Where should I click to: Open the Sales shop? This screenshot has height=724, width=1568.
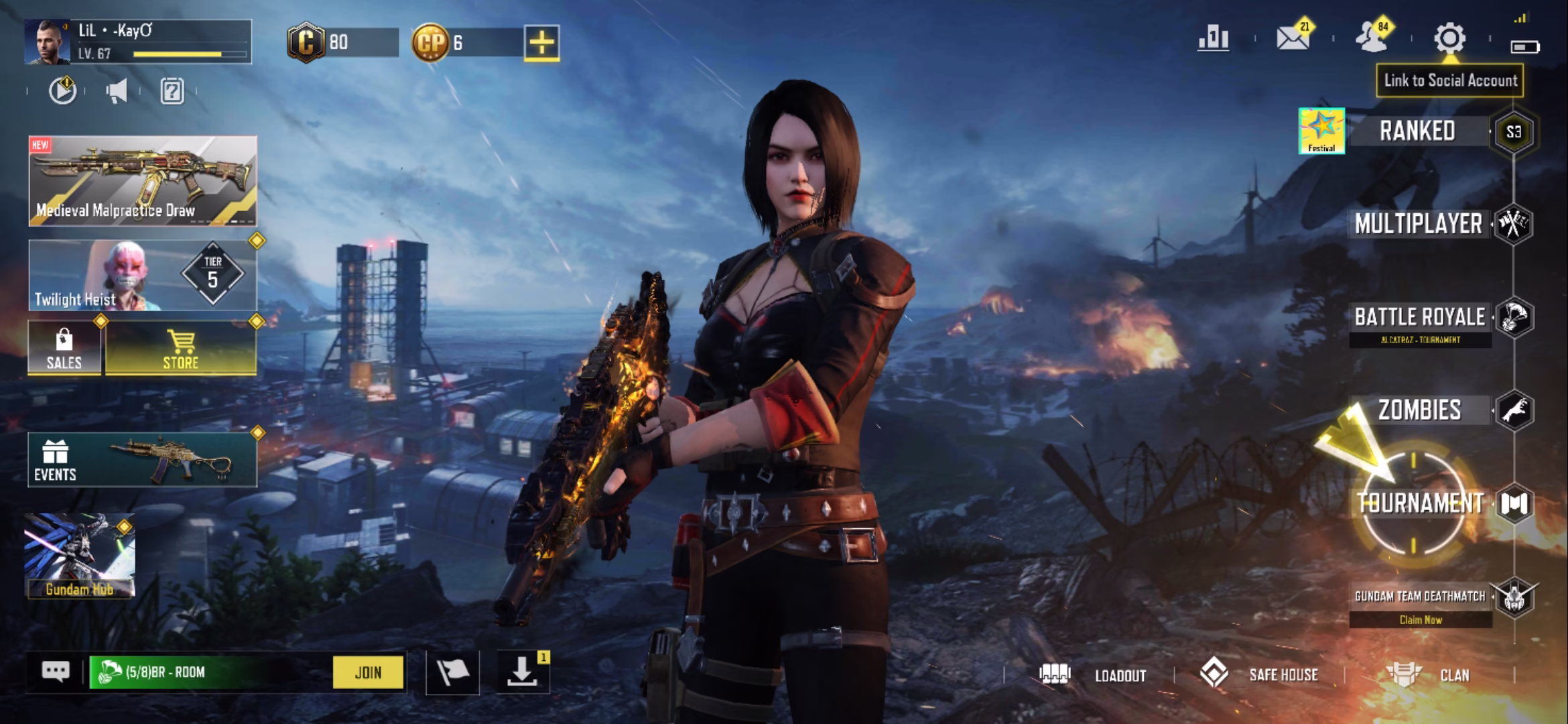[64, 349]
